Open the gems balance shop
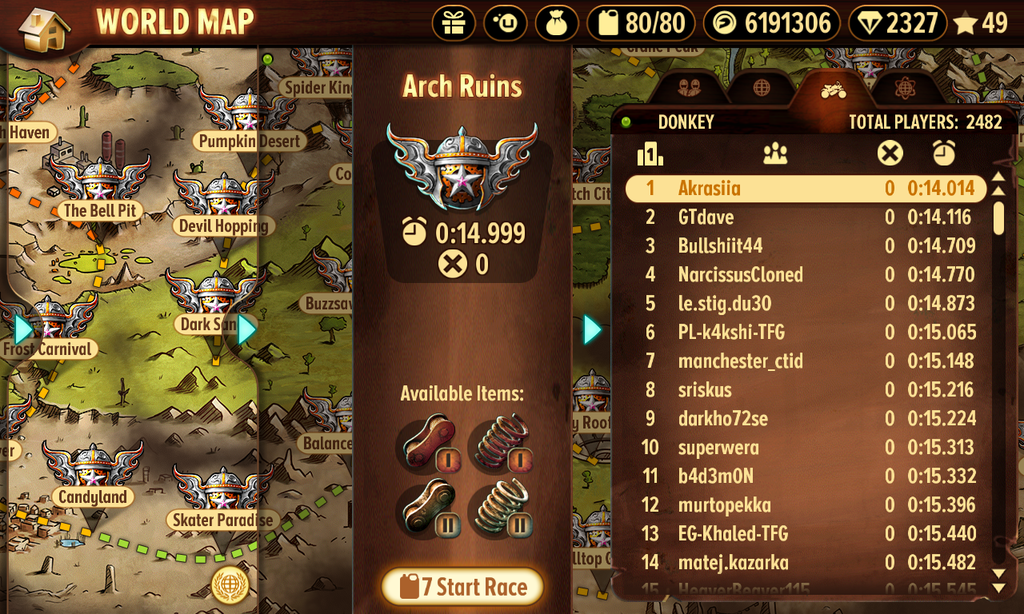The height and width of the screenshot is (614, 1024). tap(897, 23)
